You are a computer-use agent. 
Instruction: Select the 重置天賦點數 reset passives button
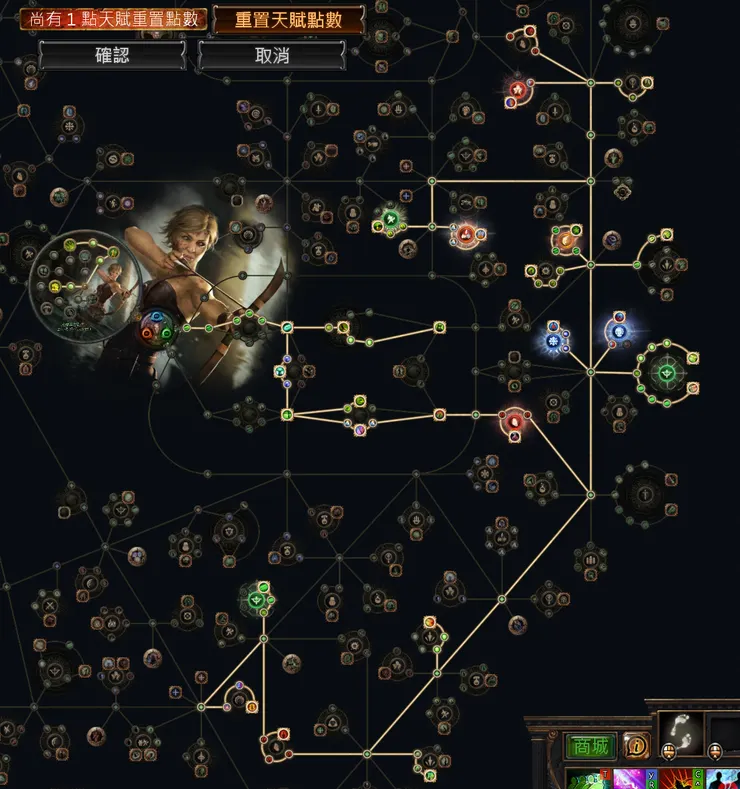click(x=288, y=20)
